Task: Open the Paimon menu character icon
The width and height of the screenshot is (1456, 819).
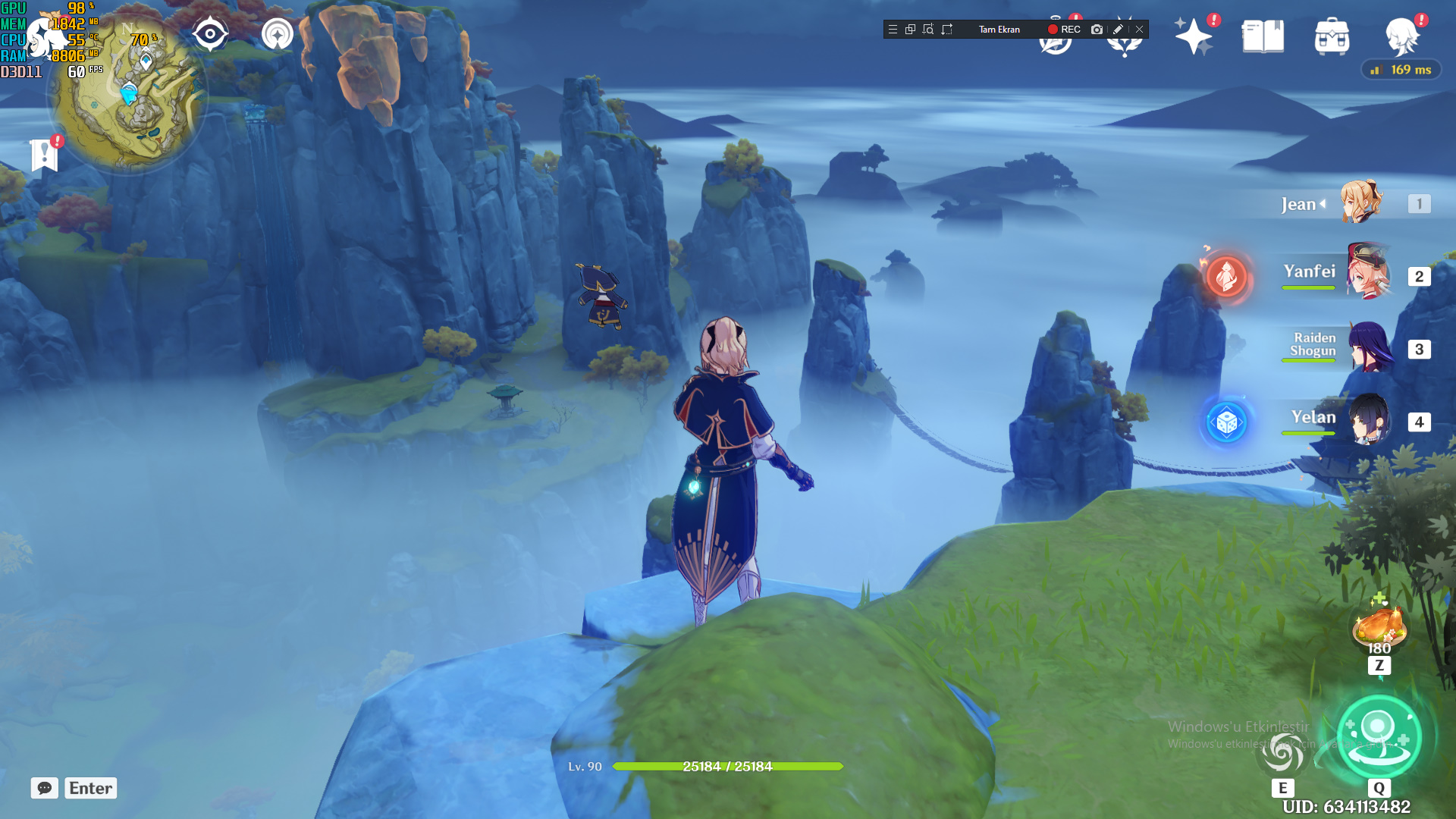Action: (1401, 36)
